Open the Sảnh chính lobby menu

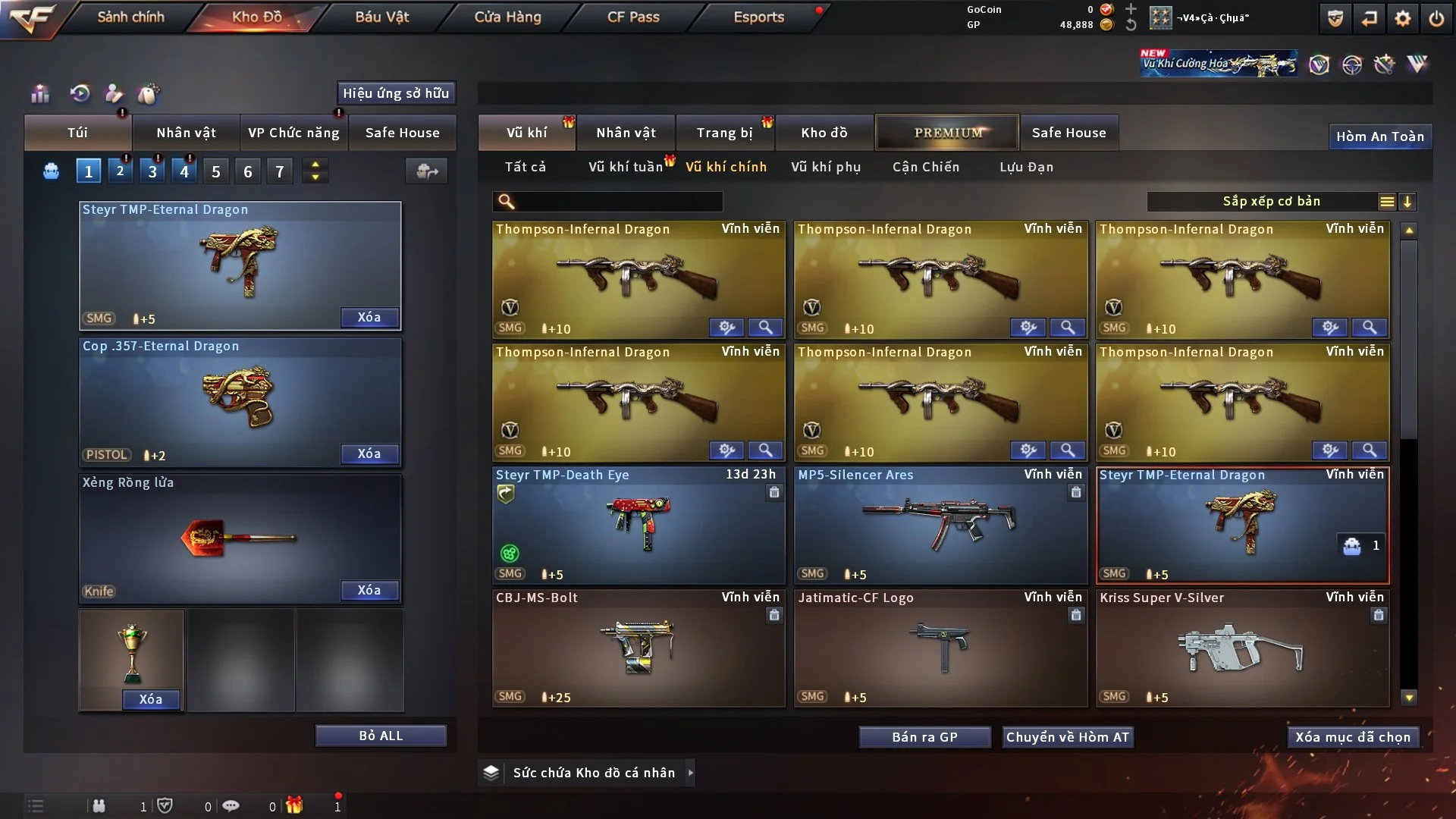[x=130, y=17]
